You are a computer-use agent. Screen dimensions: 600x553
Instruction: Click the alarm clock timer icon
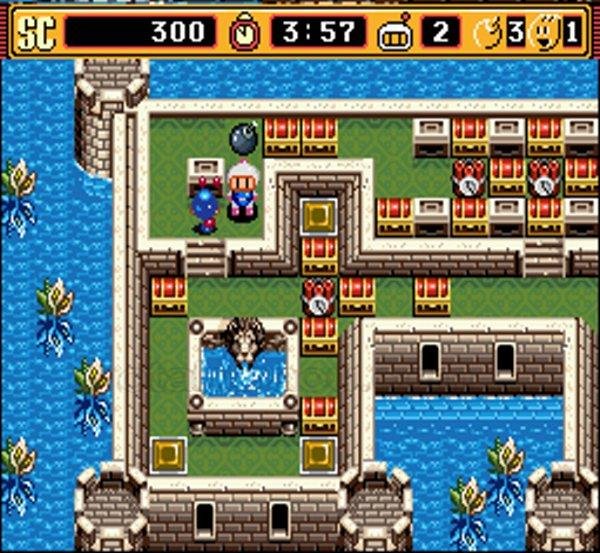tap(243, 32)
